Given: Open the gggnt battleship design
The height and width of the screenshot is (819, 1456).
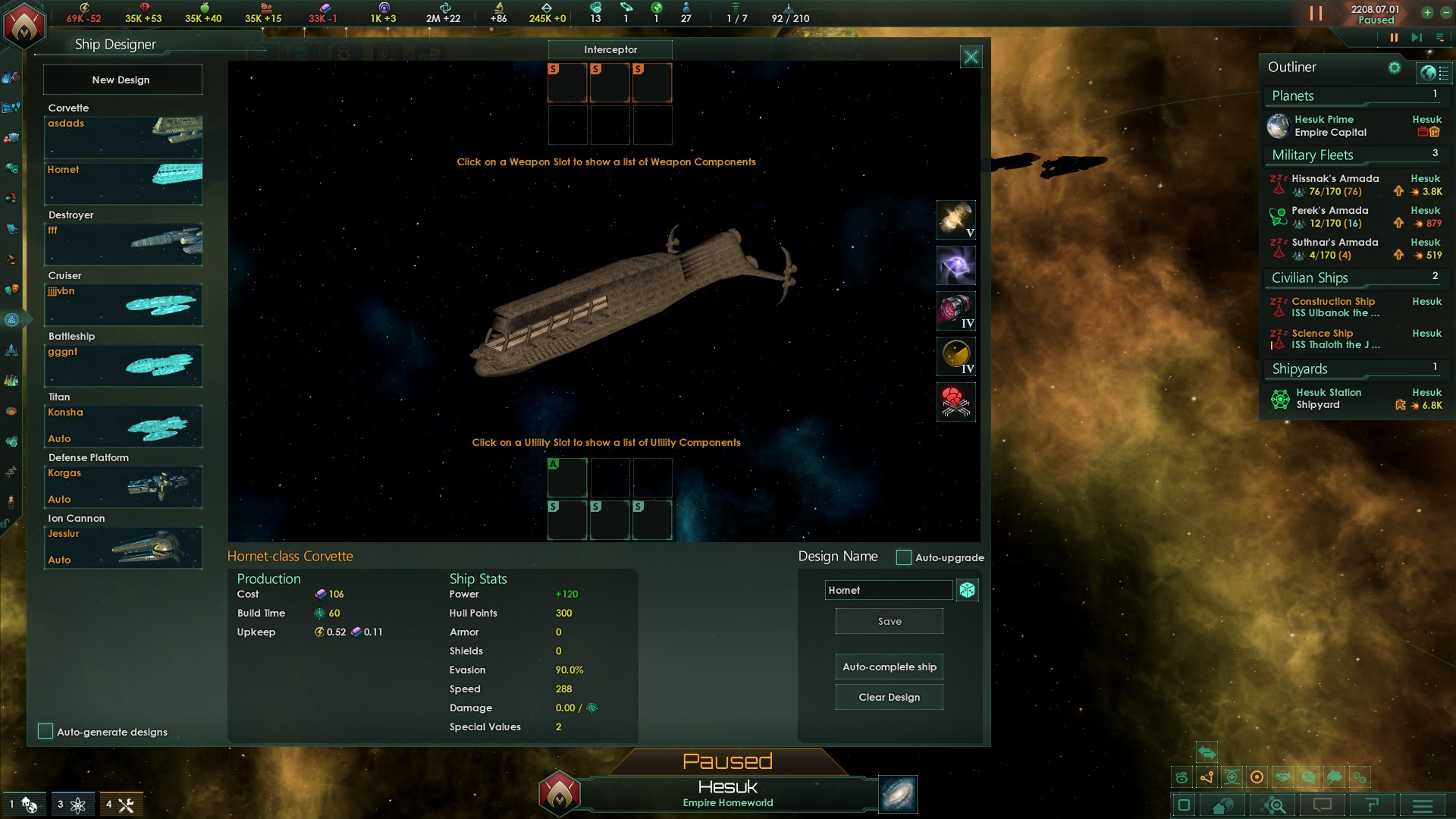Looking at the screenshot, I should click(x=123, y=365).
